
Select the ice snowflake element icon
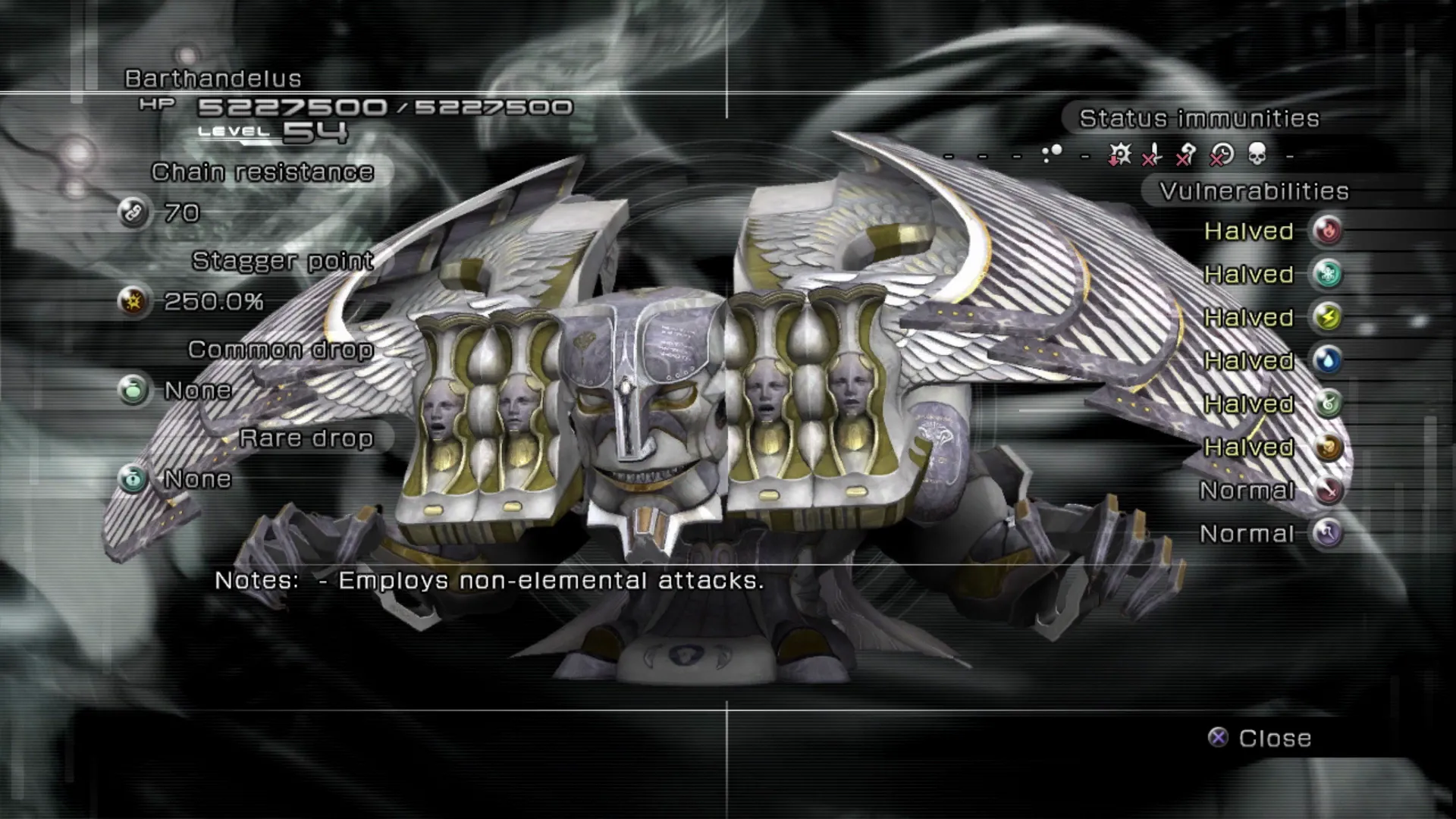click(1327, 274)
